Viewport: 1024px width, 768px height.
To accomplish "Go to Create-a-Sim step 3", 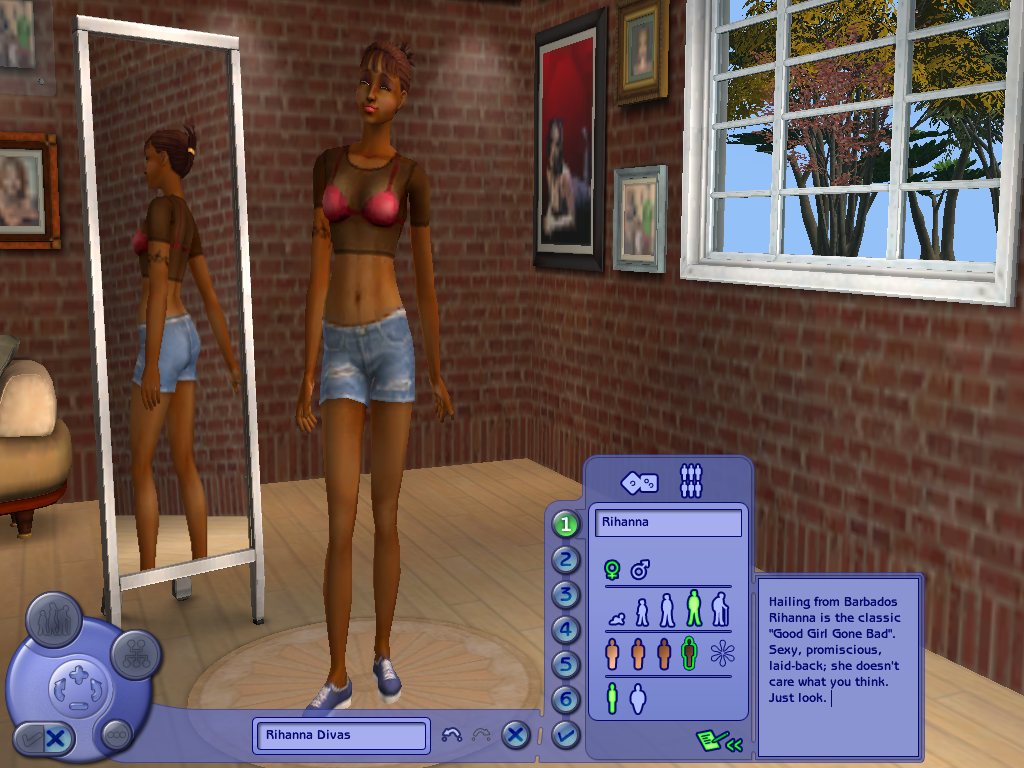I will coord(566,595).
